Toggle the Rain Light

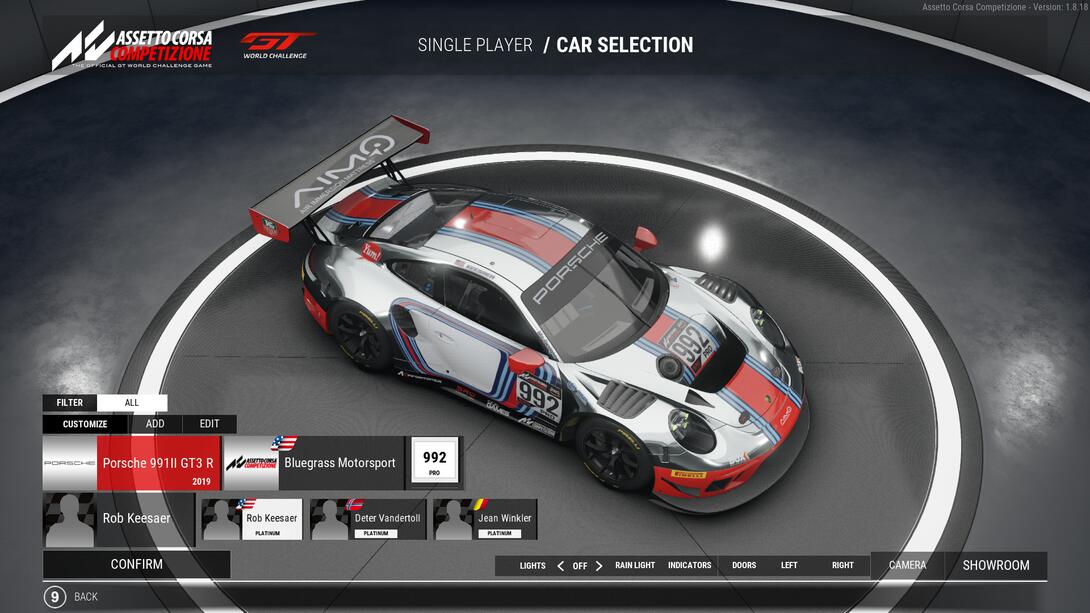[635, 566]
